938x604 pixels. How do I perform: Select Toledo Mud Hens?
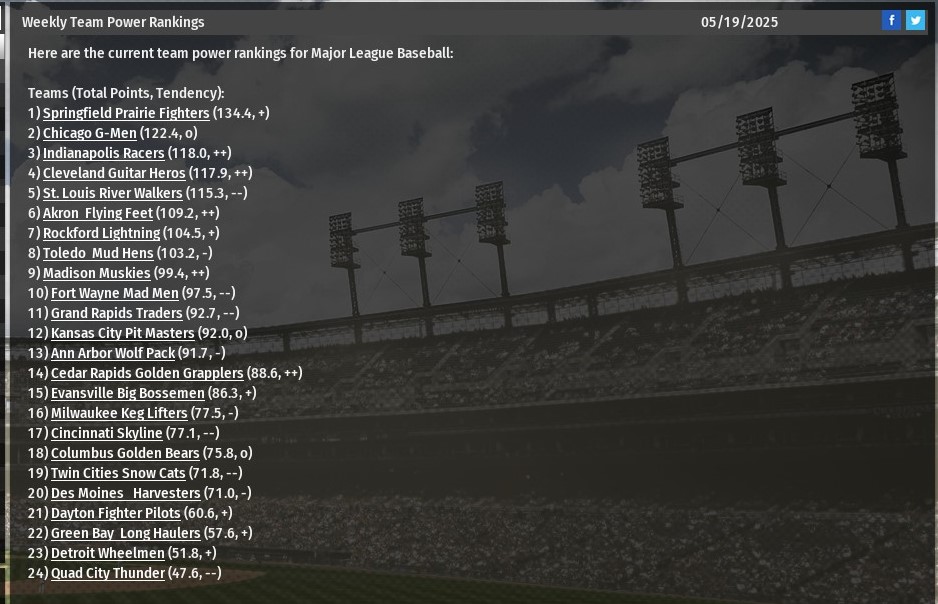coord(98,253)
